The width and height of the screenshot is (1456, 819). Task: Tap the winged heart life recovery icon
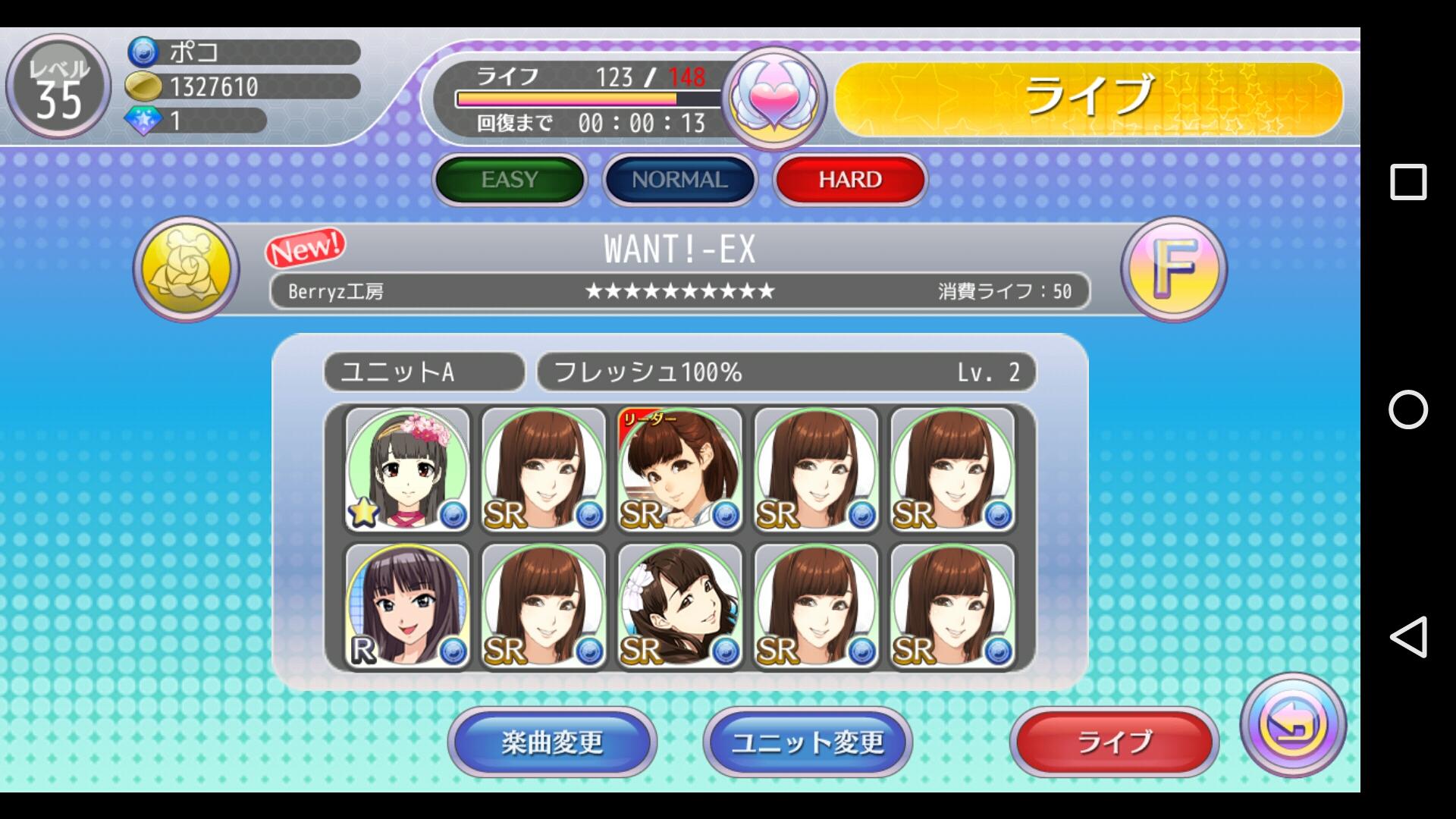tap(773, 98)
